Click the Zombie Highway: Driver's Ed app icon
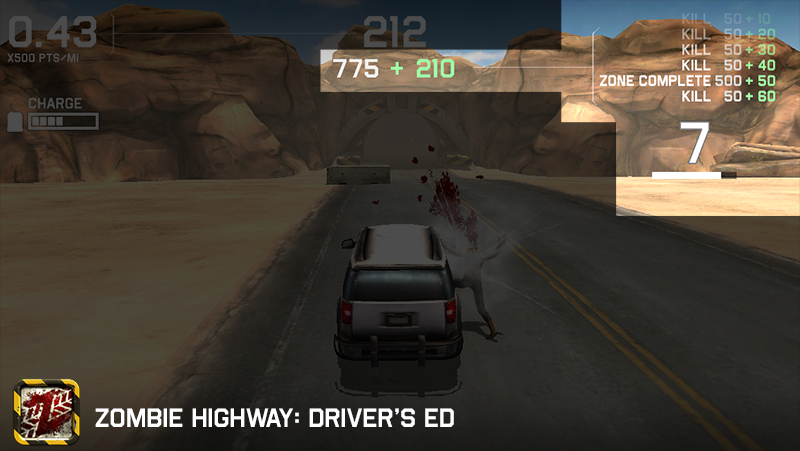This screenshot has width=800, height=451. tap(43, 412)
